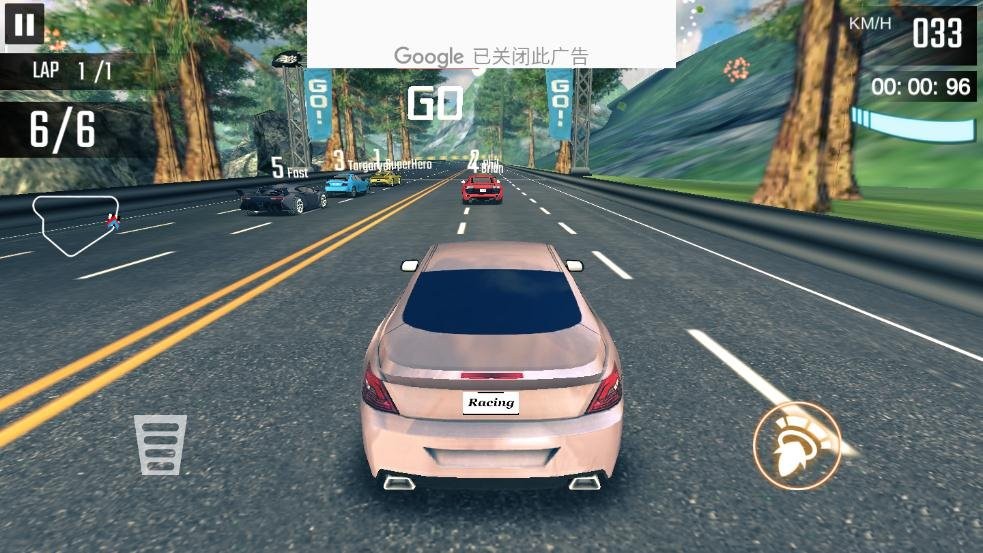This screenshot has width=983, height=553.
Task: Activate the nitro boost rocket icon
Action: pos(796,446)
